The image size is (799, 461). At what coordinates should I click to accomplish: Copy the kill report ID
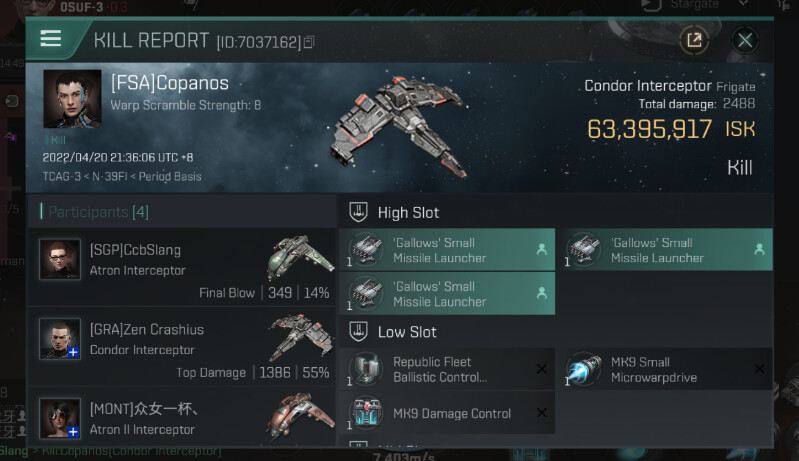pos(309,42)
